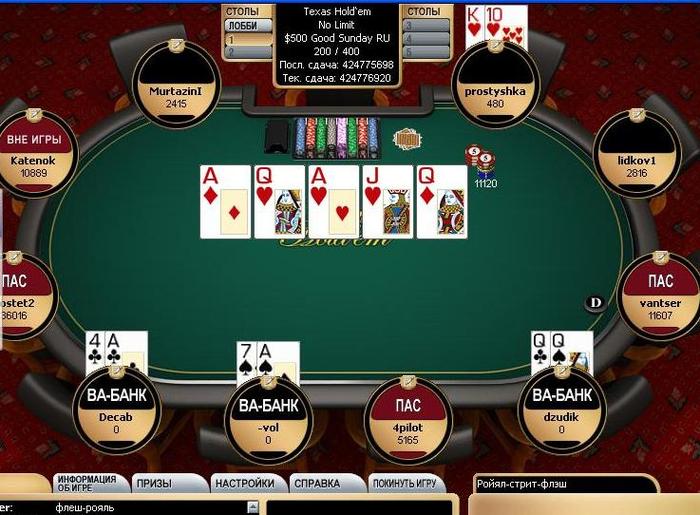Select player 4pilot's seat plate
This screenshot has height=515, width=700.
(x=408, y=420)
